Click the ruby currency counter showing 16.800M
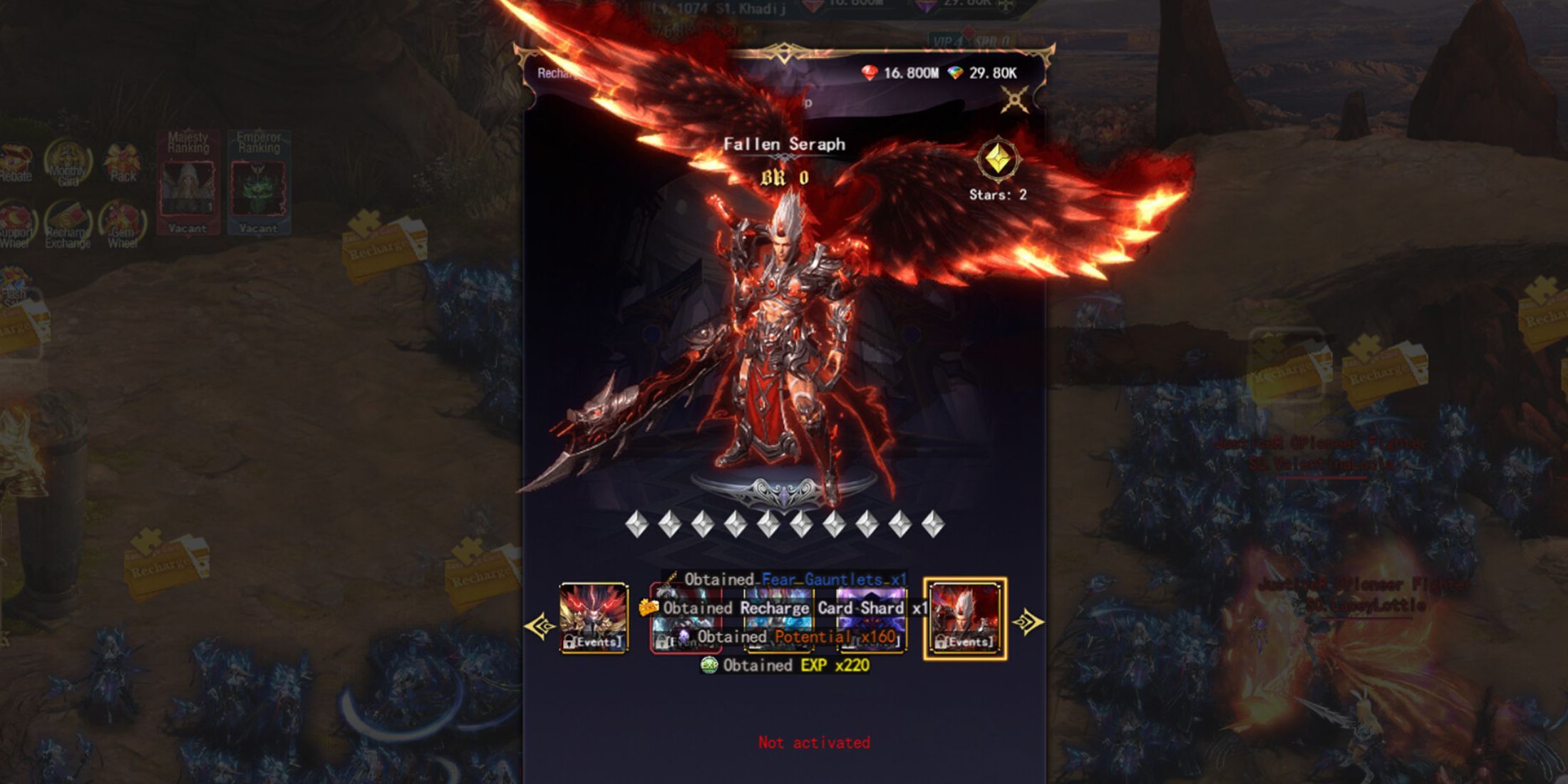This screenshot has height=784, width=1568. 906,71
